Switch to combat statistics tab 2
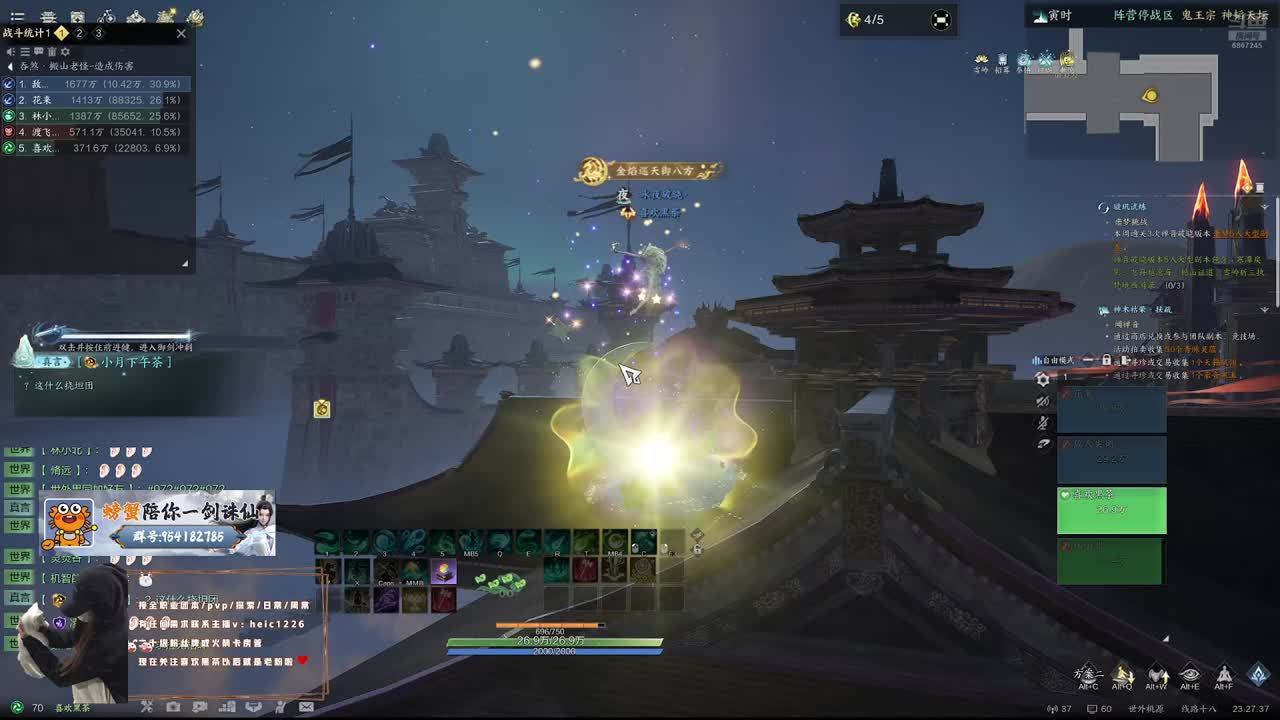This screenshot has width=1280, height=720. click(x=80, y=33)
